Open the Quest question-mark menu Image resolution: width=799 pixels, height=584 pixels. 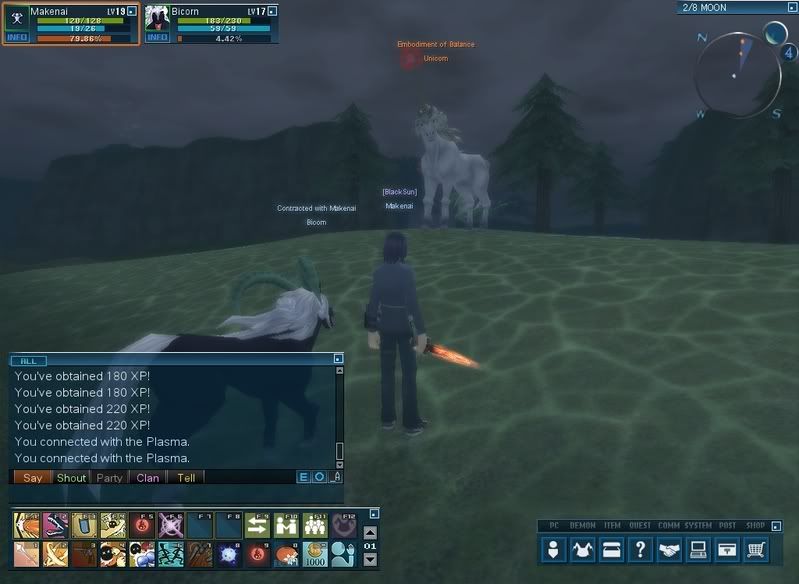pyautogui.click(x=641, y=549)
